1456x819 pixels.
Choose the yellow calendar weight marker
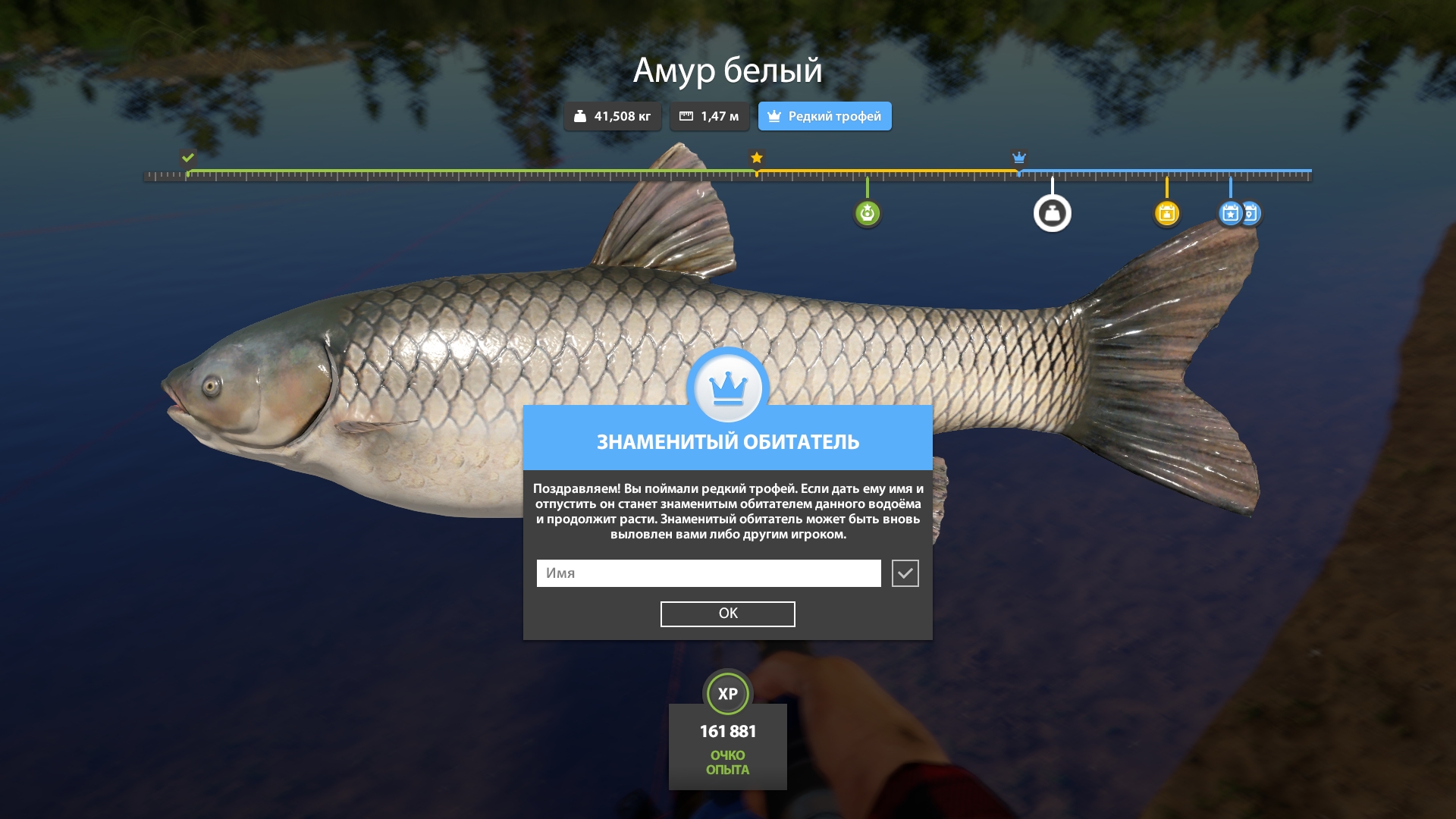[x=1166, y=214]
